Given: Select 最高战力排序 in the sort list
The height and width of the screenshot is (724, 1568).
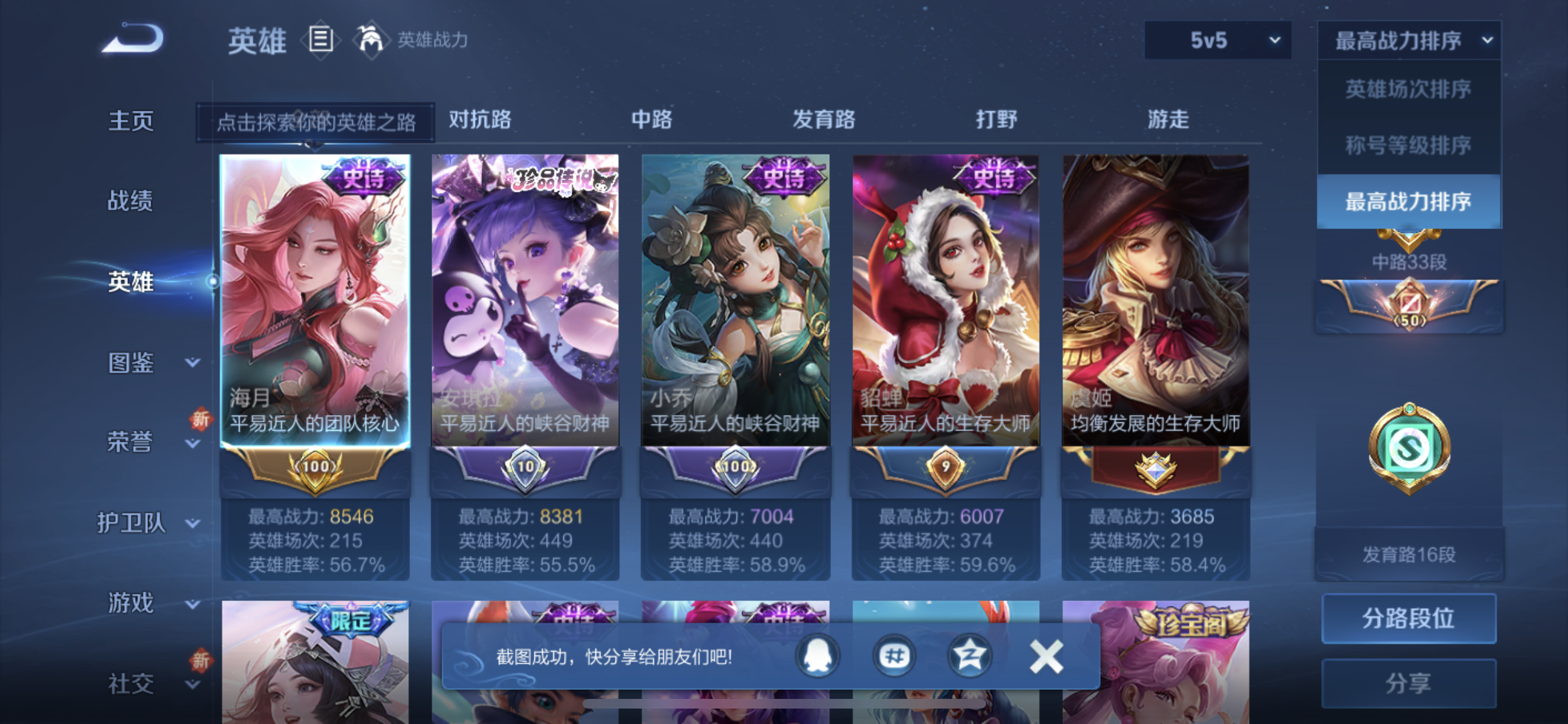Looking at the screenshot, I should click(1408, 202).
